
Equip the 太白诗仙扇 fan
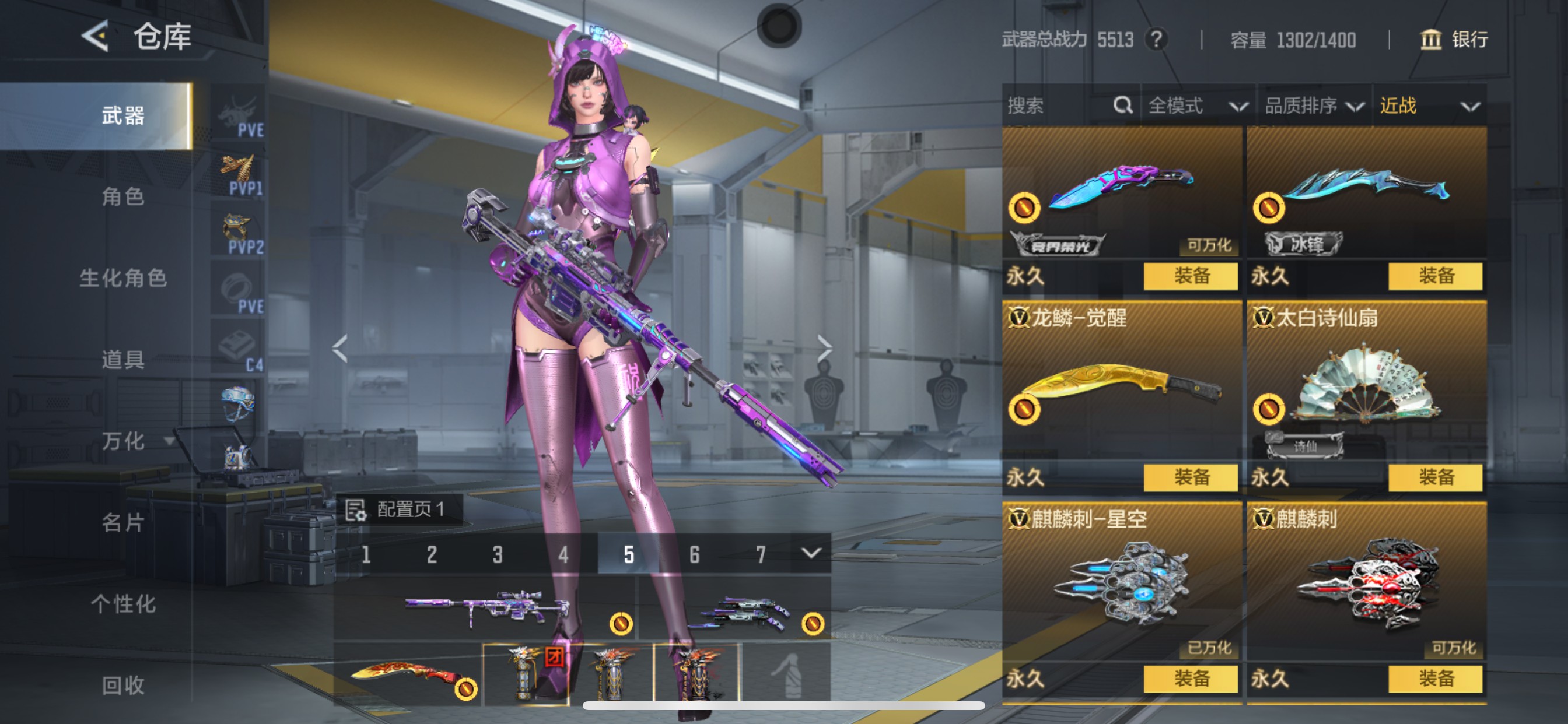pos(1436,477)
